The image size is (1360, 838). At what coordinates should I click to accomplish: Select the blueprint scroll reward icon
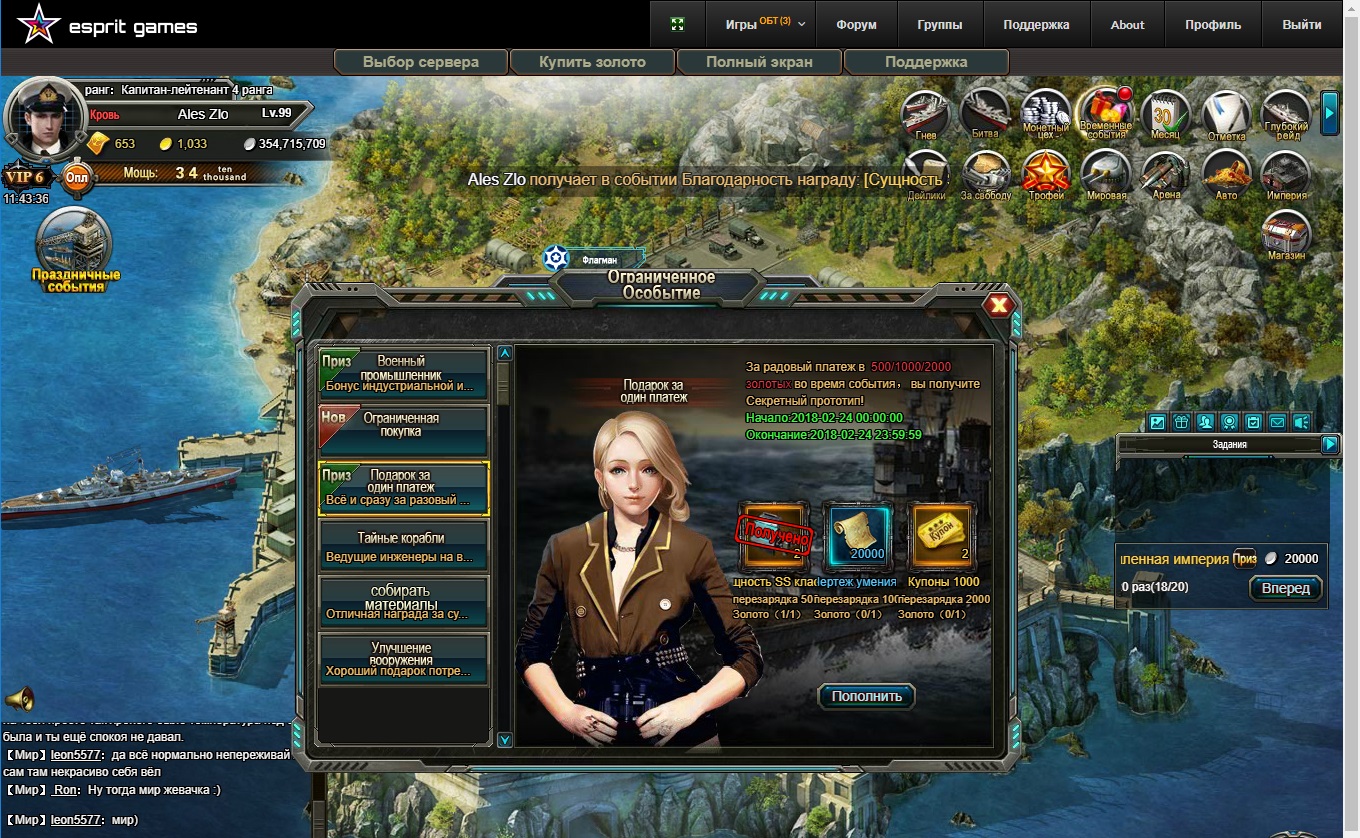857,536
